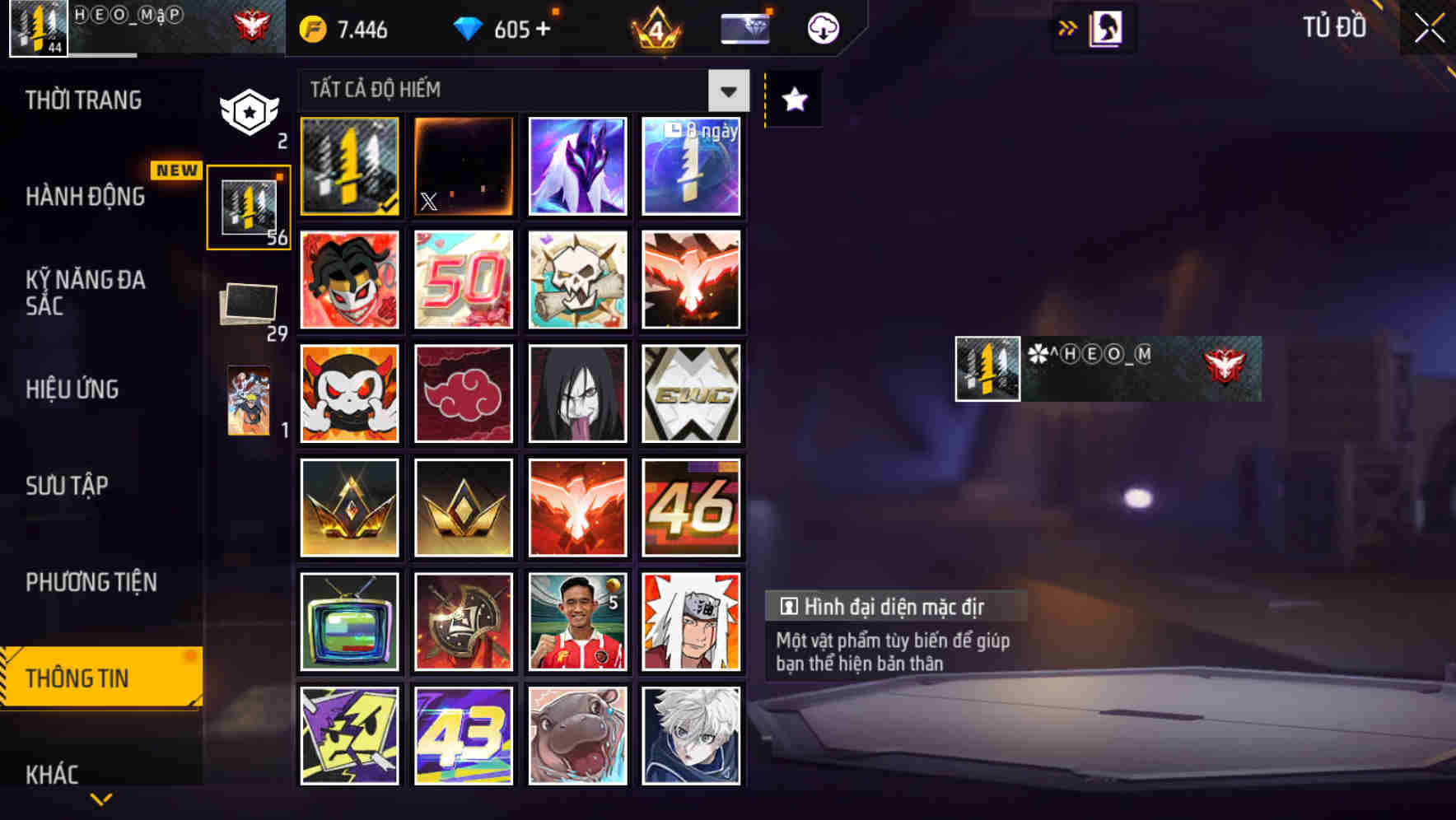
Task: Open the cloud download icon in top bar
Action: point(822,27)
